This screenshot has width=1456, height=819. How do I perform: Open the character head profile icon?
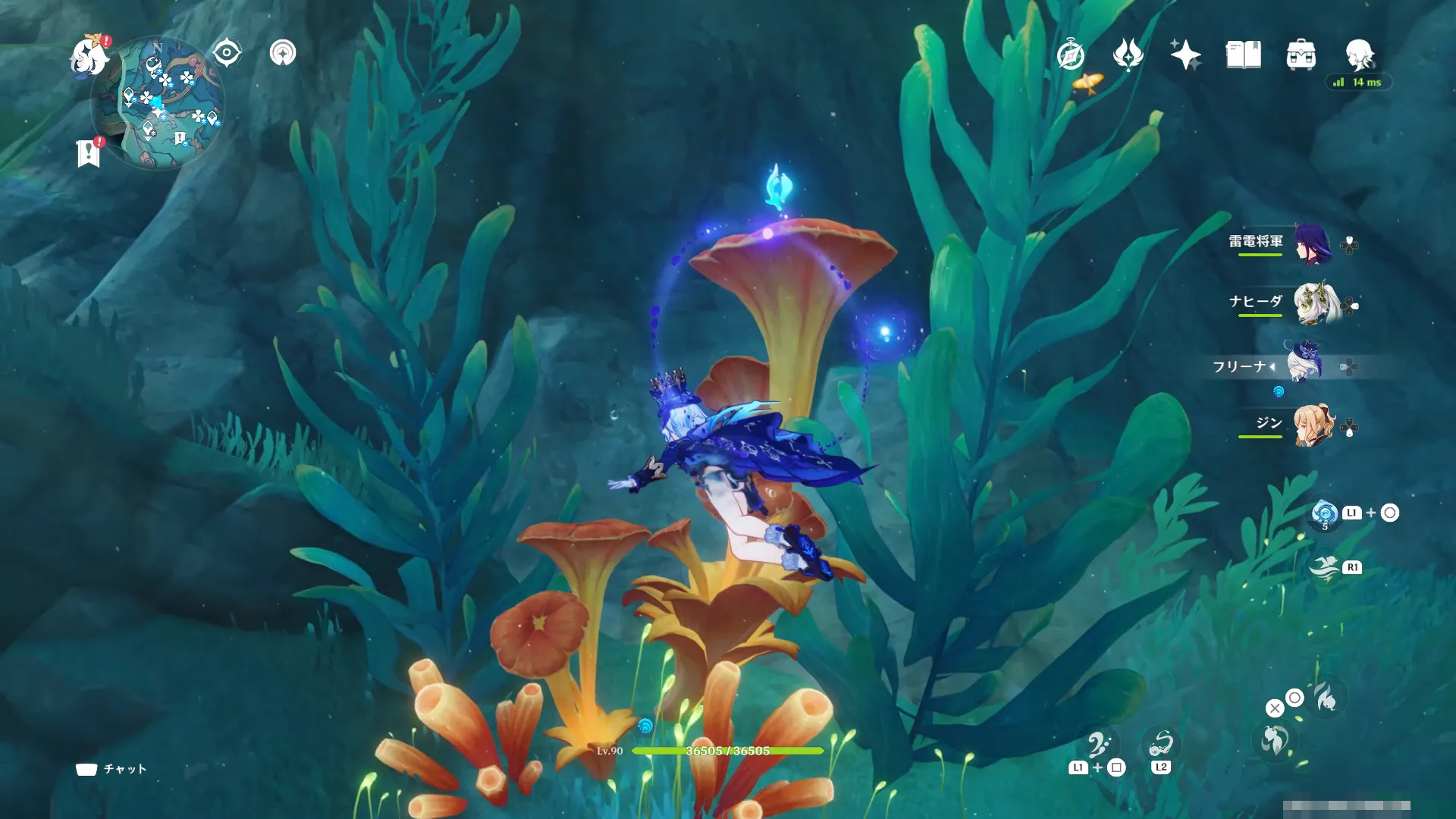[x=1359, y=55]
